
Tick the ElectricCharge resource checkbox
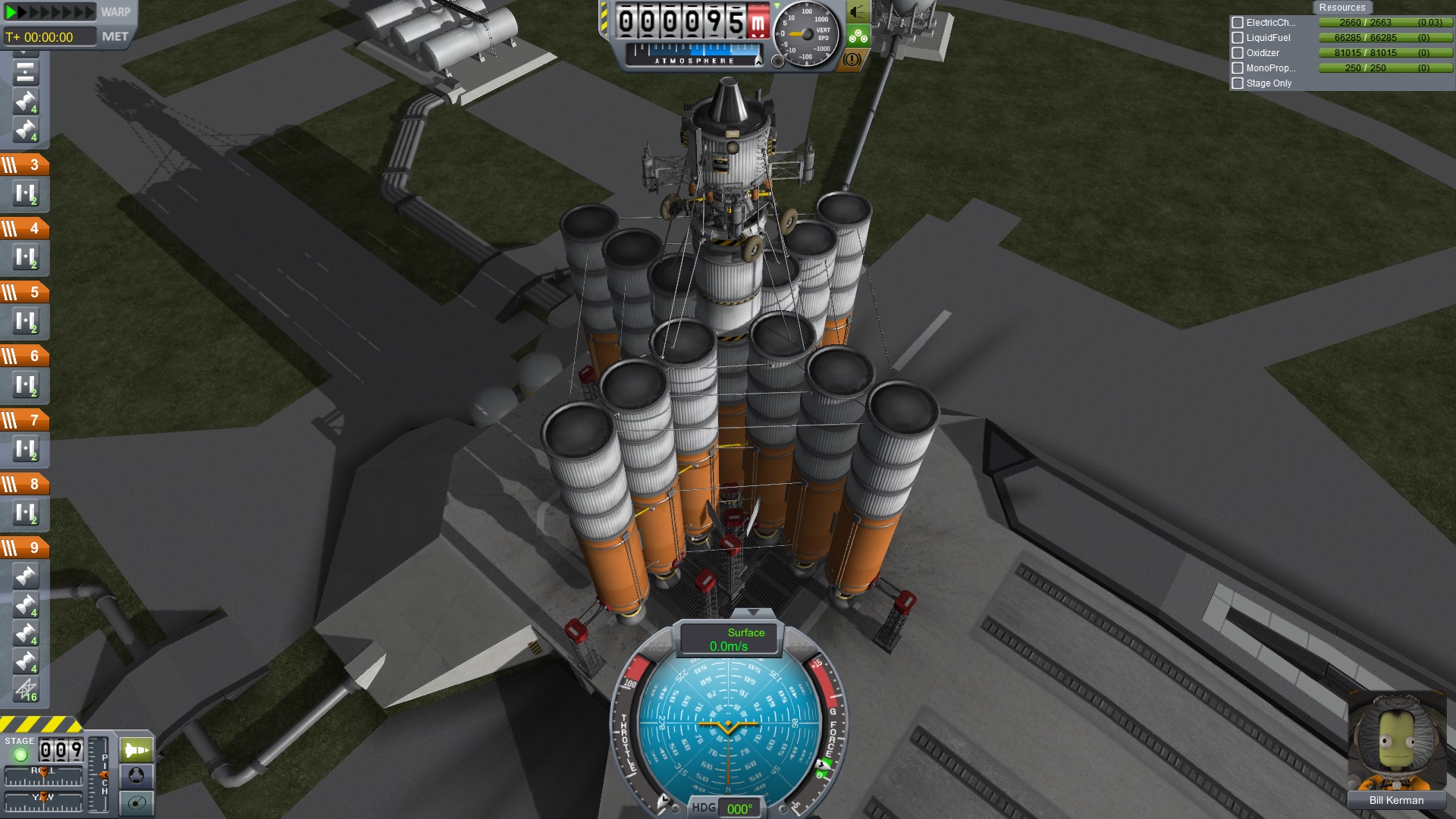pos(1238,23)
